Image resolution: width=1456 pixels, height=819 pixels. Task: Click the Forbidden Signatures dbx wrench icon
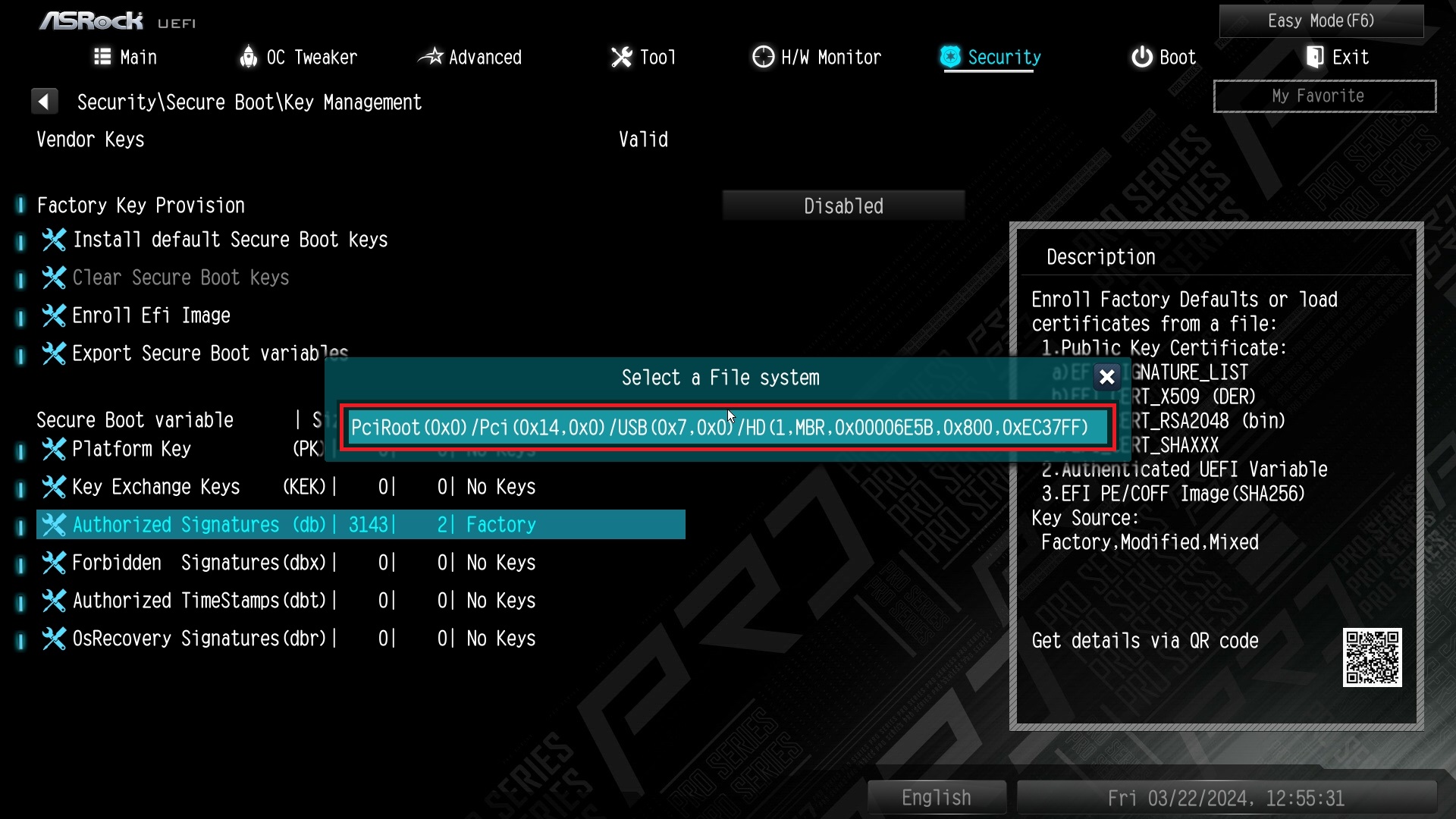[54, 563]
